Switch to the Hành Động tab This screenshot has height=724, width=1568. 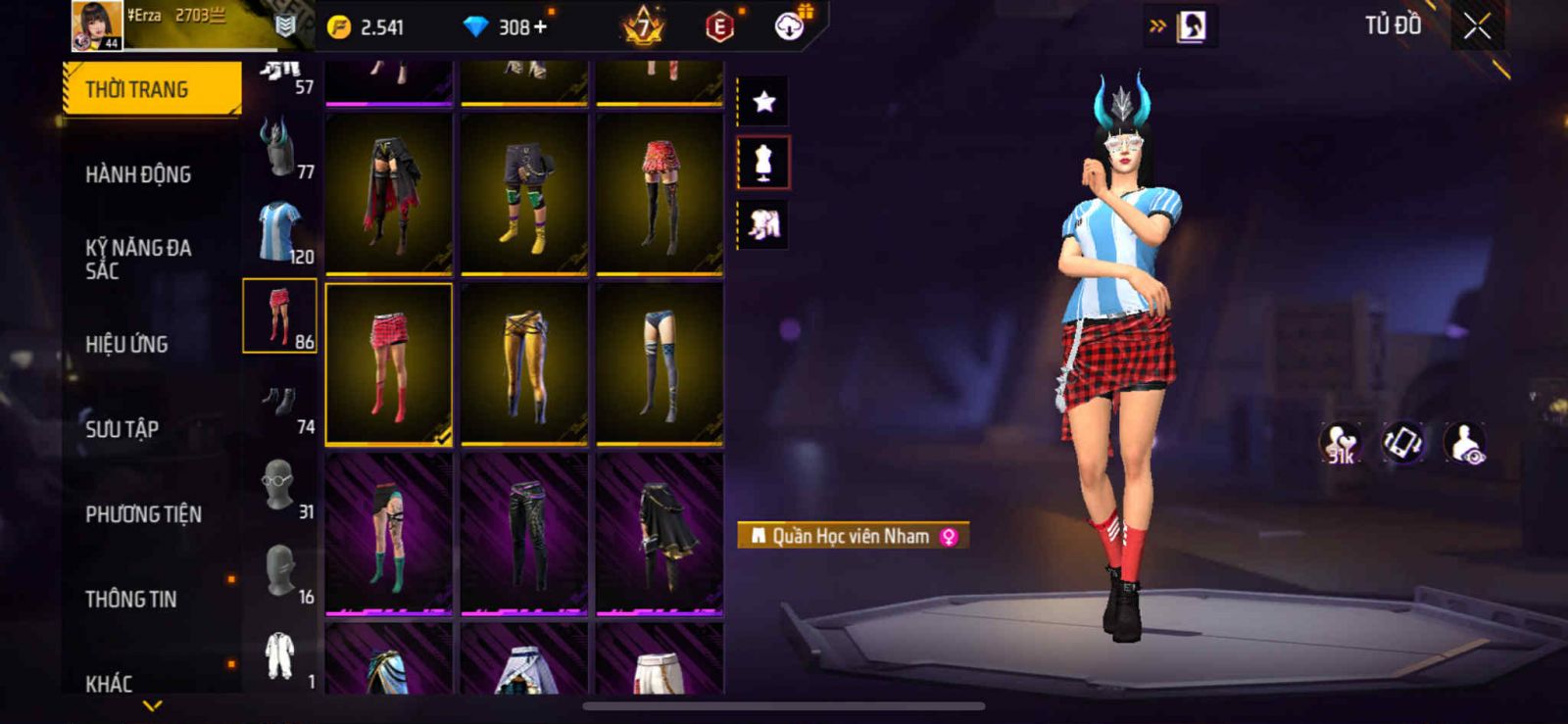point(138,174)
